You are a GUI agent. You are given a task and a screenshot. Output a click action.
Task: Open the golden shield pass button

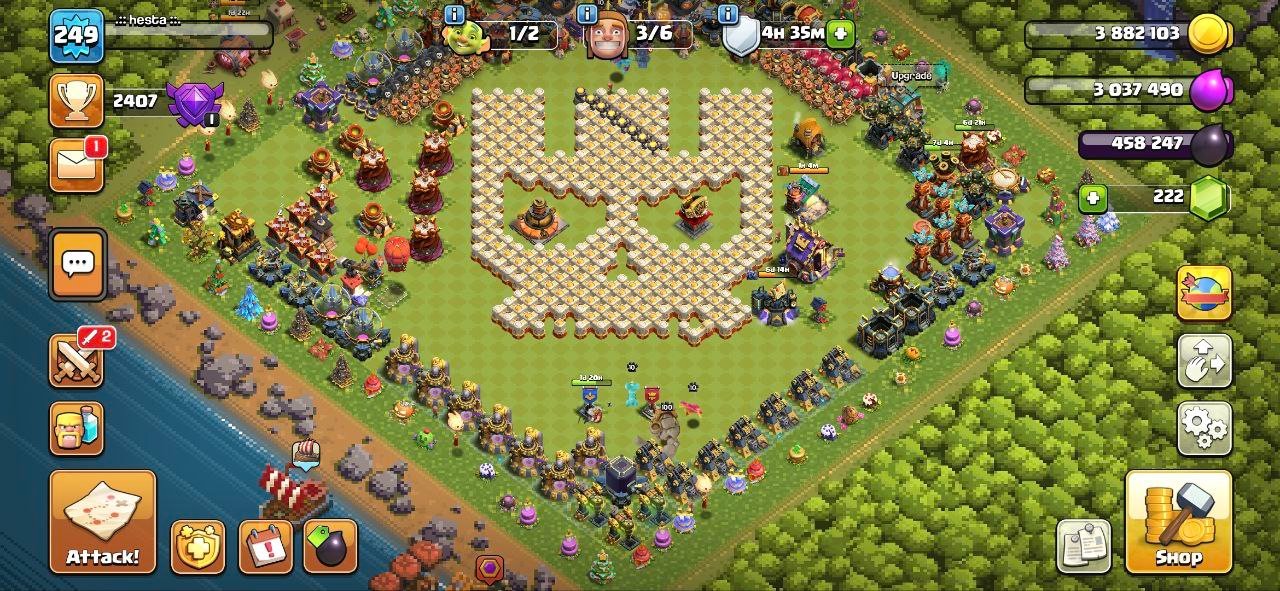coord(197,546)
